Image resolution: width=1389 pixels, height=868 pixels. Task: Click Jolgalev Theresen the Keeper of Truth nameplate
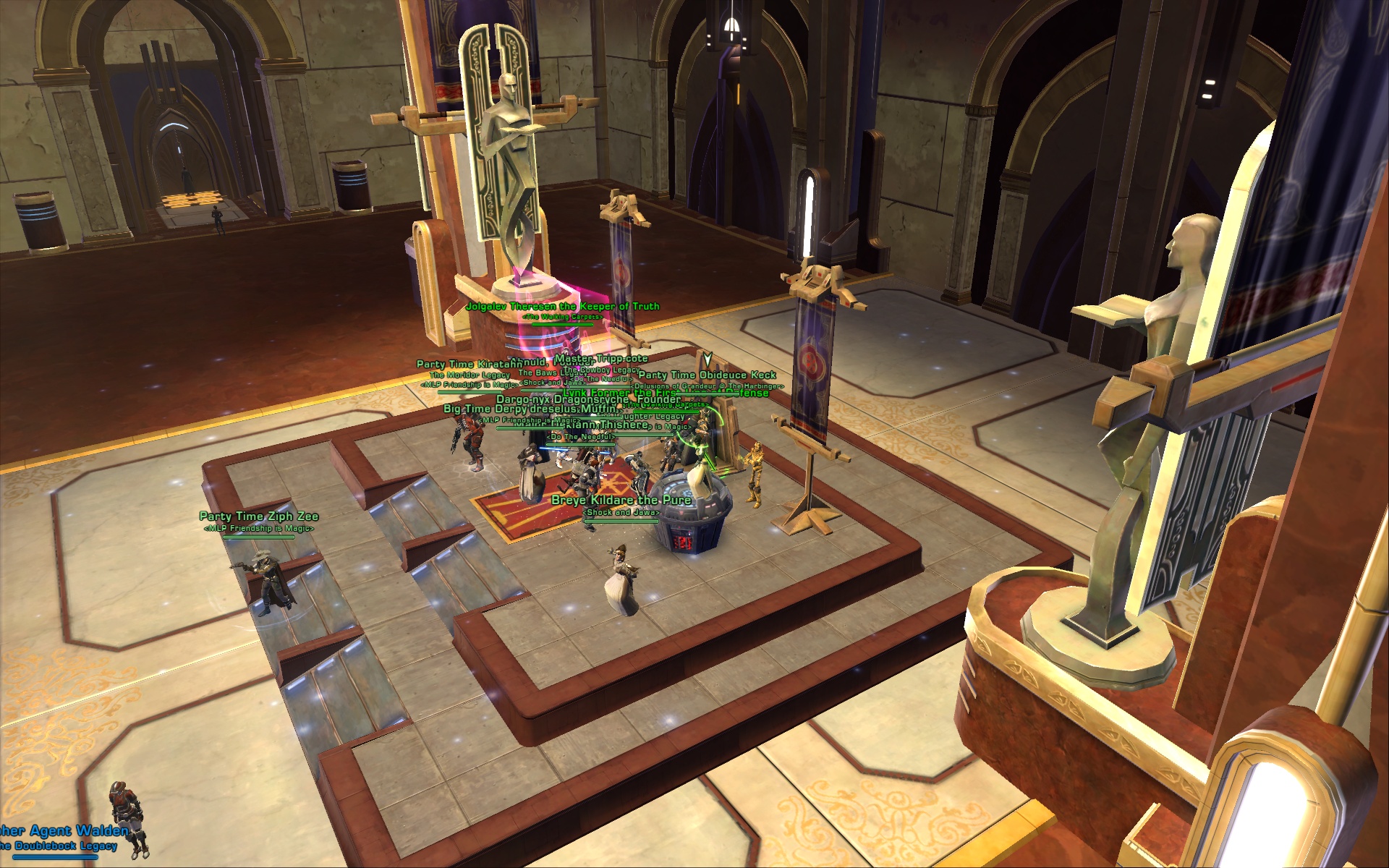pyautogui.click(x=562, y=307)
